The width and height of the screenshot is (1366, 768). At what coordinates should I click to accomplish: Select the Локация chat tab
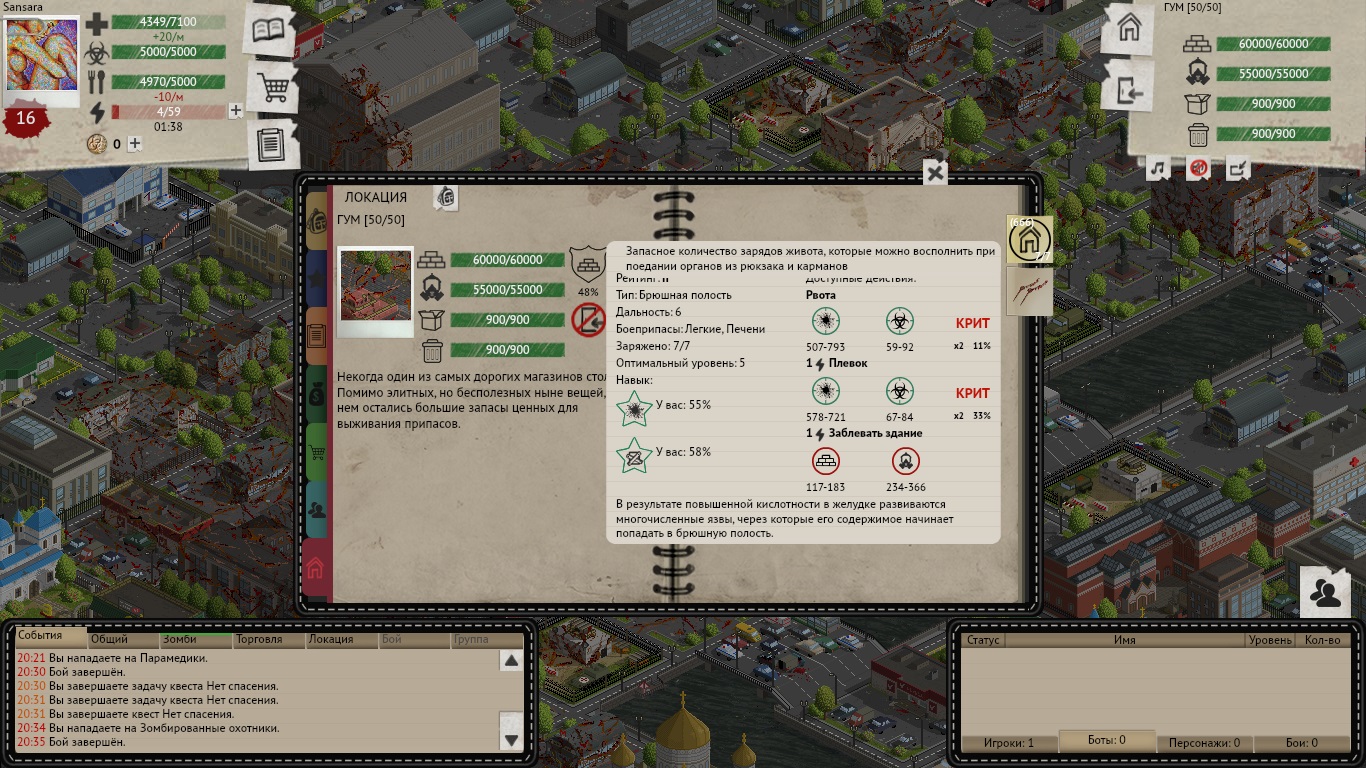[x=331, y=639]
